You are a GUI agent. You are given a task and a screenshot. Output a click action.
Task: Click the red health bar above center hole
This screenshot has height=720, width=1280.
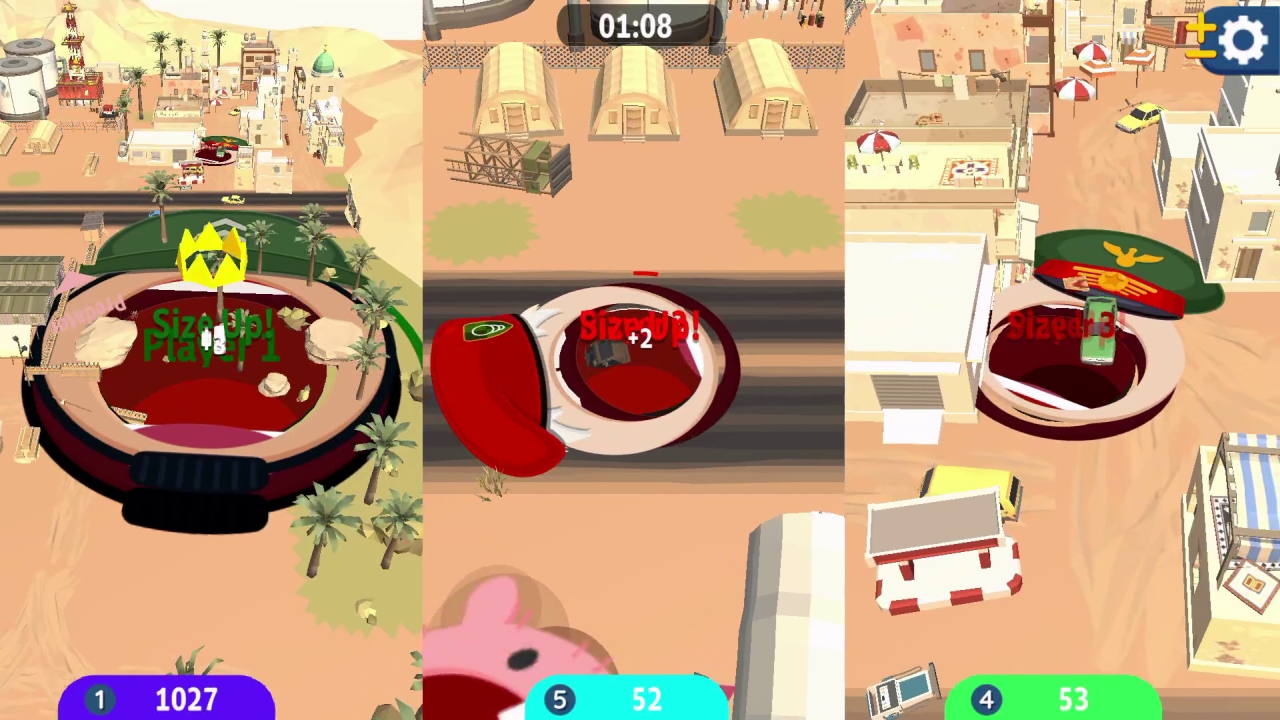tap(645, 272)
